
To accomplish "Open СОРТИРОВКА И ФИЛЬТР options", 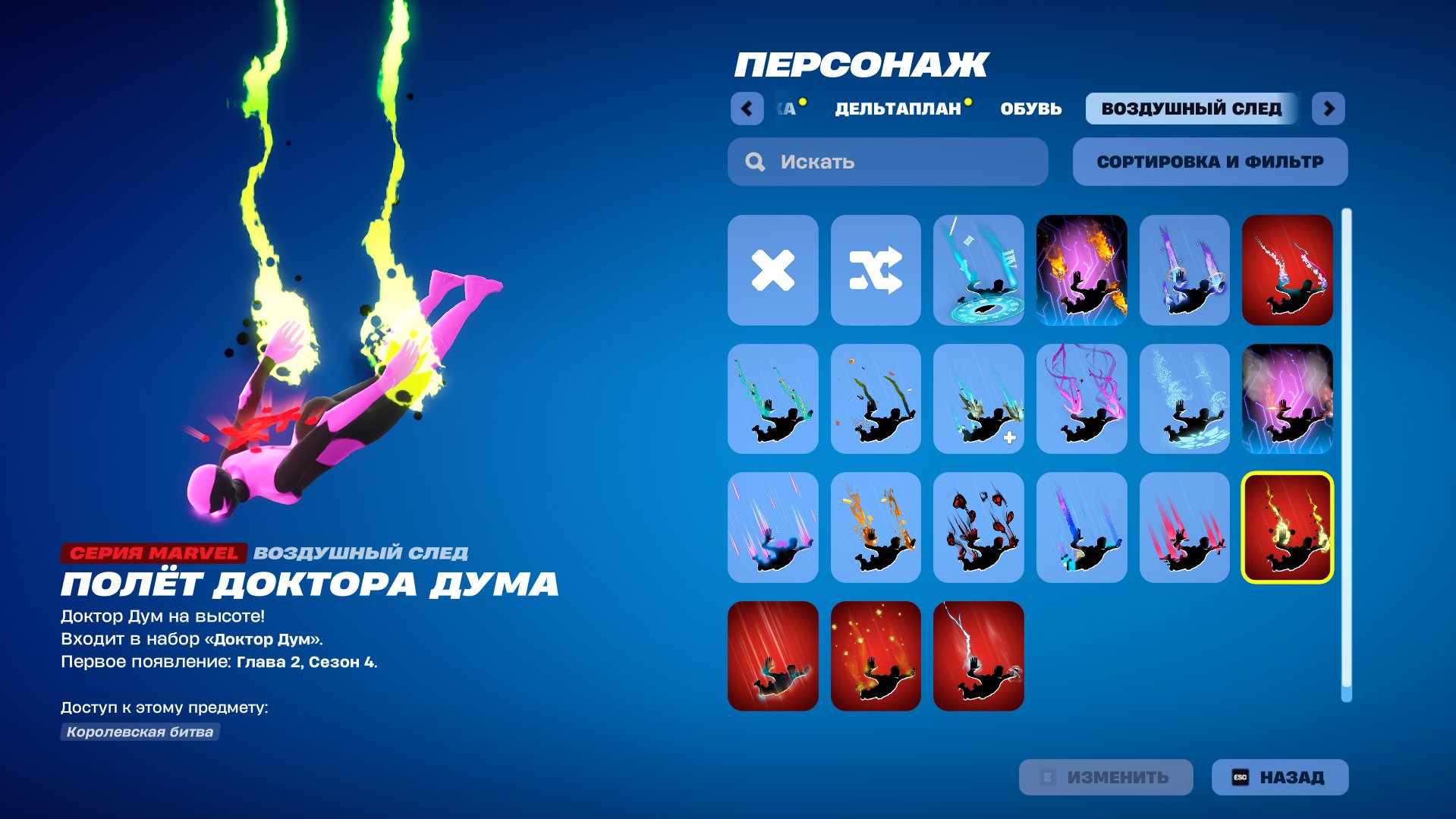I will tap(1209, 161).
